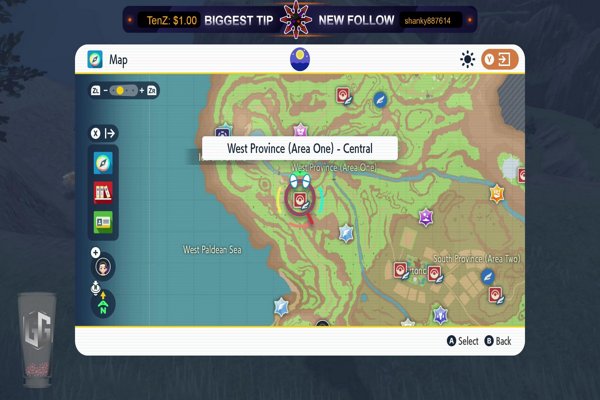Select the orange Tera Raid crystal marker
Screen dimensions: 600x400
click(497, 193)
